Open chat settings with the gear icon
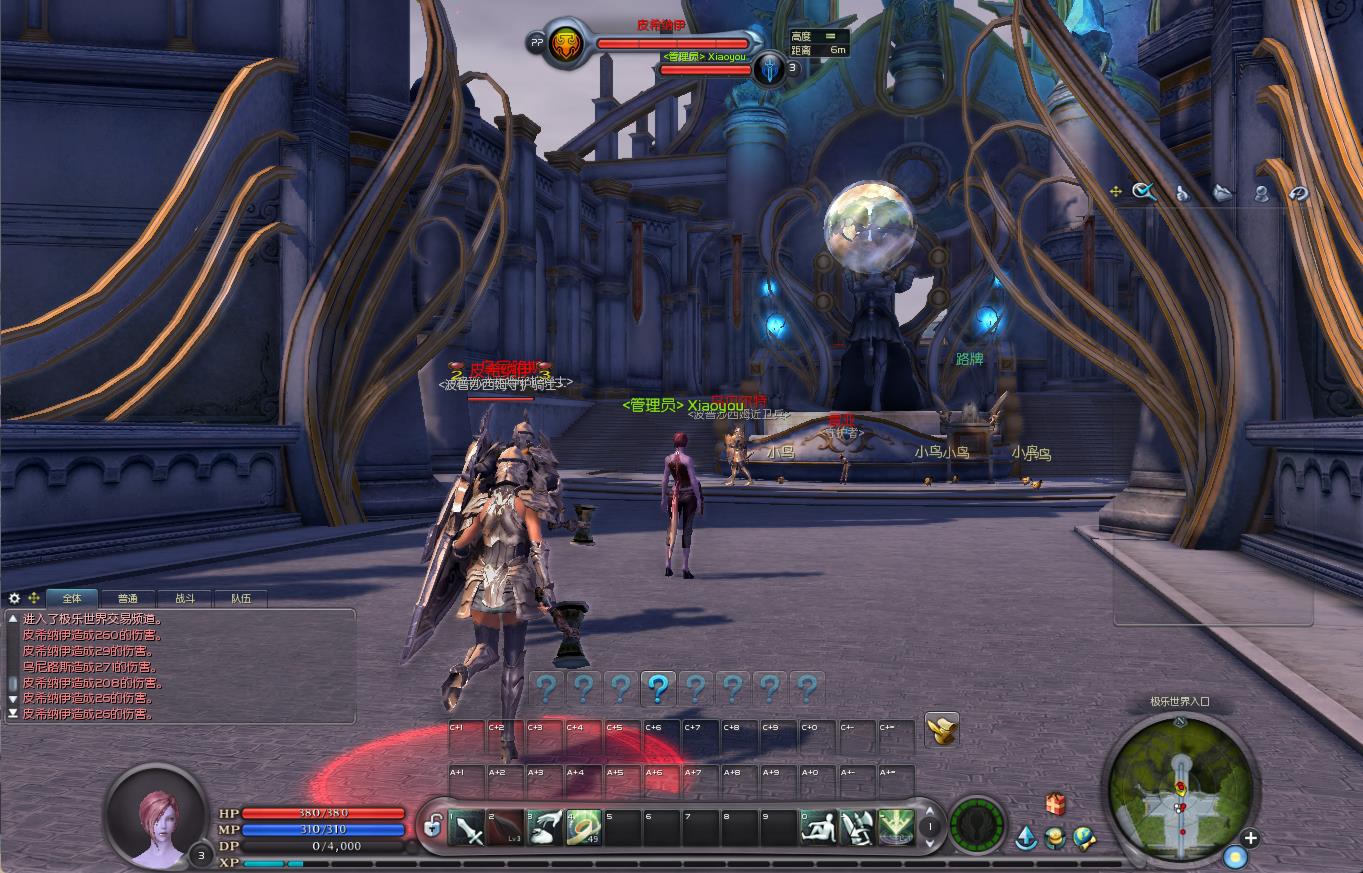Screen dimensions: 1363x873 [x=14, y=598]
